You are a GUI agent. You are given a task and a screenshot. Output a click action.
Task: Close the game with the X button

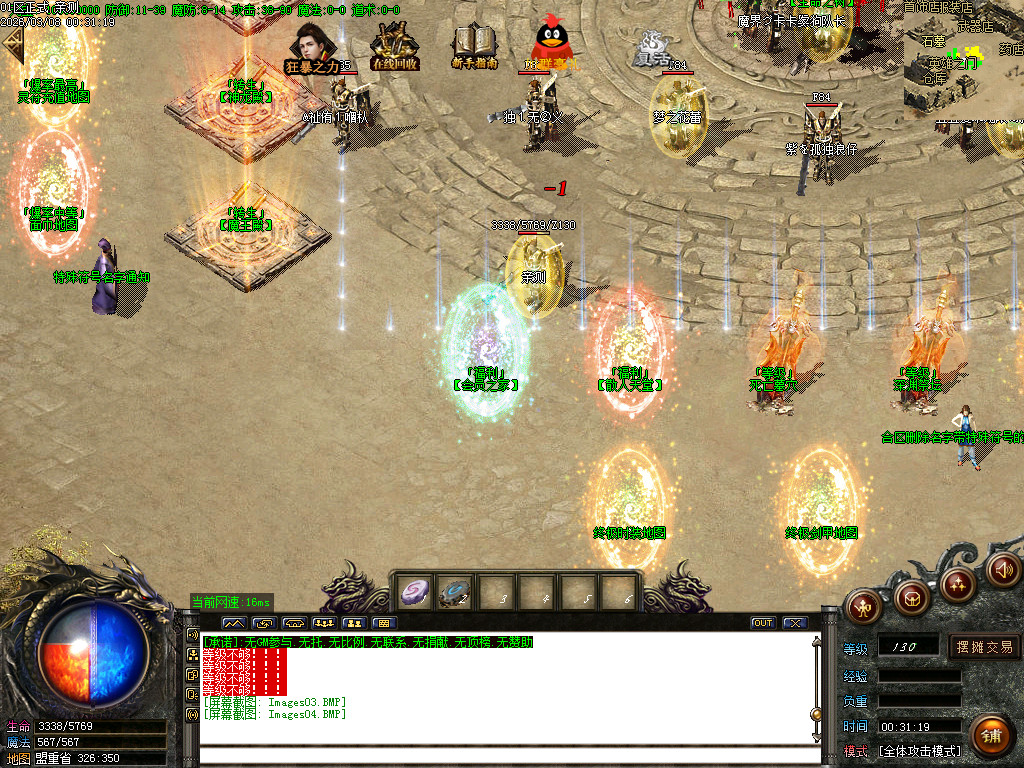tap(794, 623)
